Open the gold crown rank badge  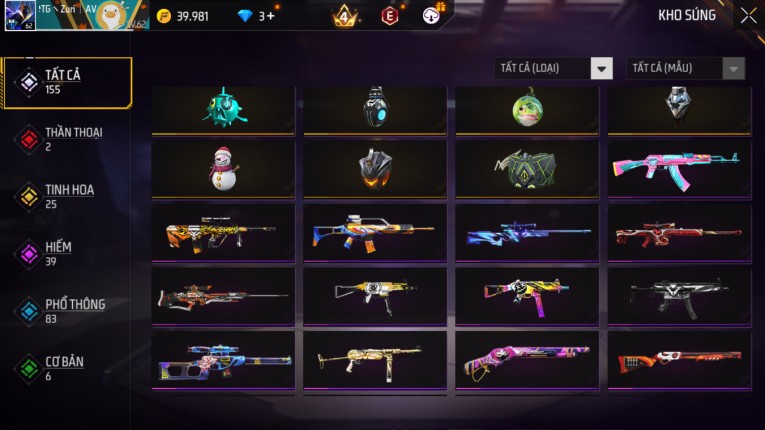[344, 16]
